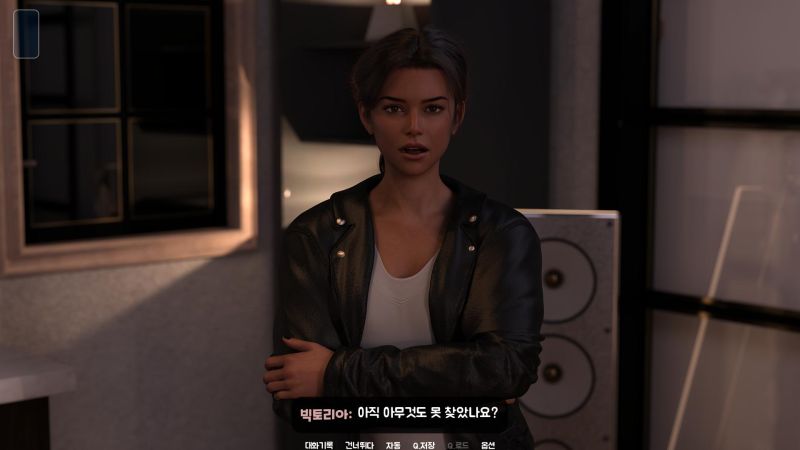Toggle 자동 auto-advance mode
The width and height of the screenshot is (800, 450).
(x=393, y=444)
